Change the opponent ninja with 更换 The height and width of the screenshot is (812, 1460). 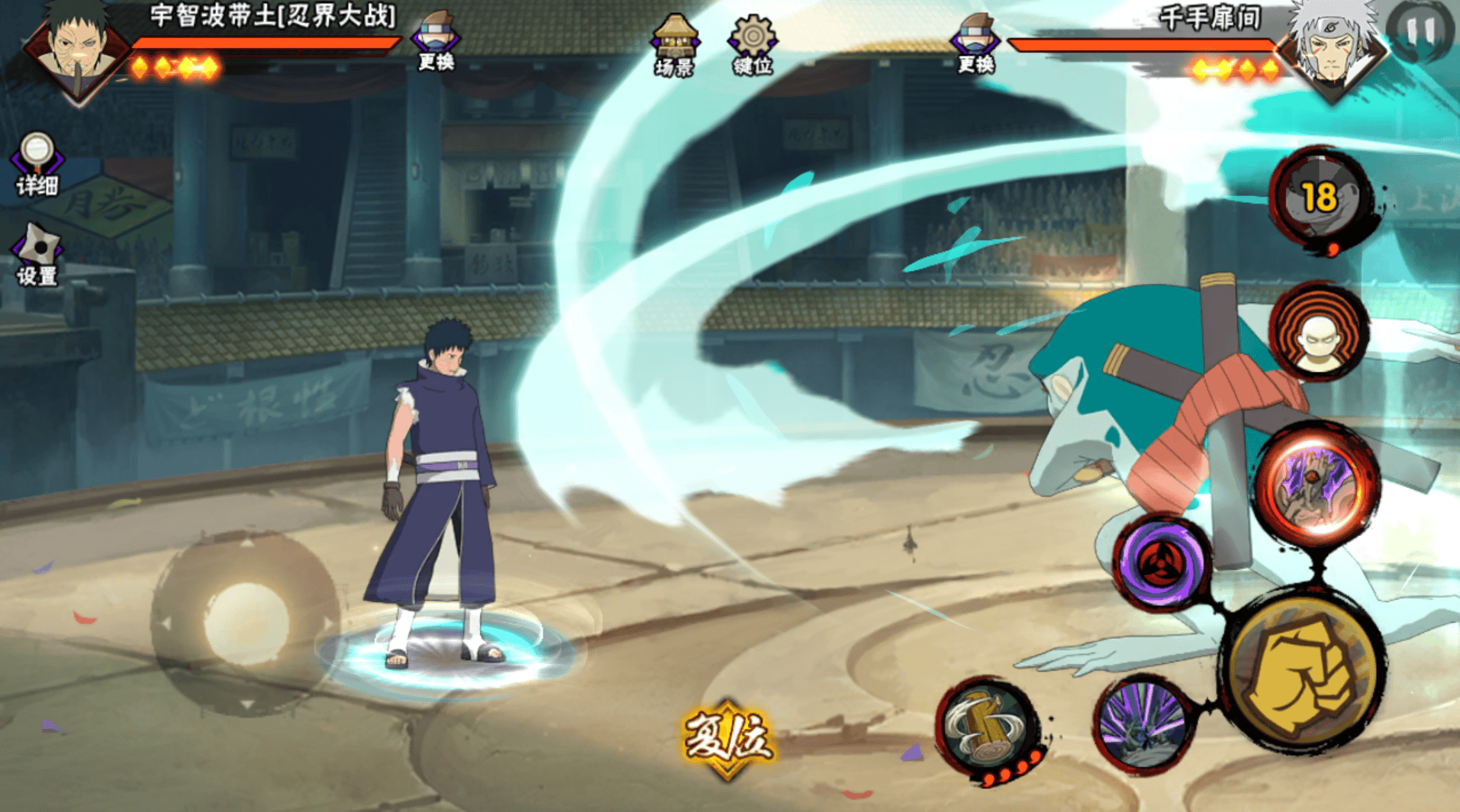tap(975, 43)
